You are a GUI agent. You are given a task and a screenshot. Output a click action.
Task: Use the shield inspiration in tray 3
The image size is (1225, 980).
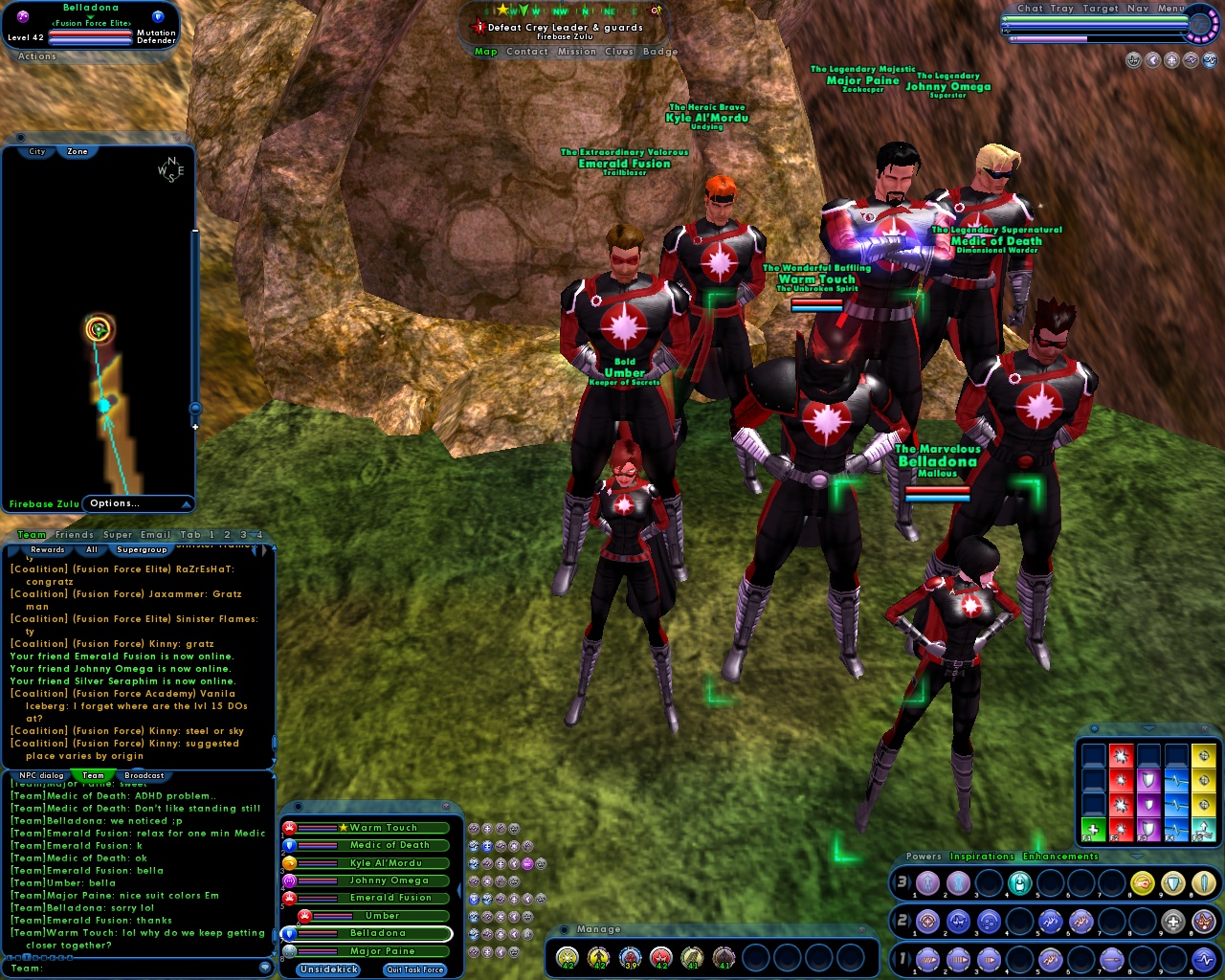click(x=1172, y=882)
